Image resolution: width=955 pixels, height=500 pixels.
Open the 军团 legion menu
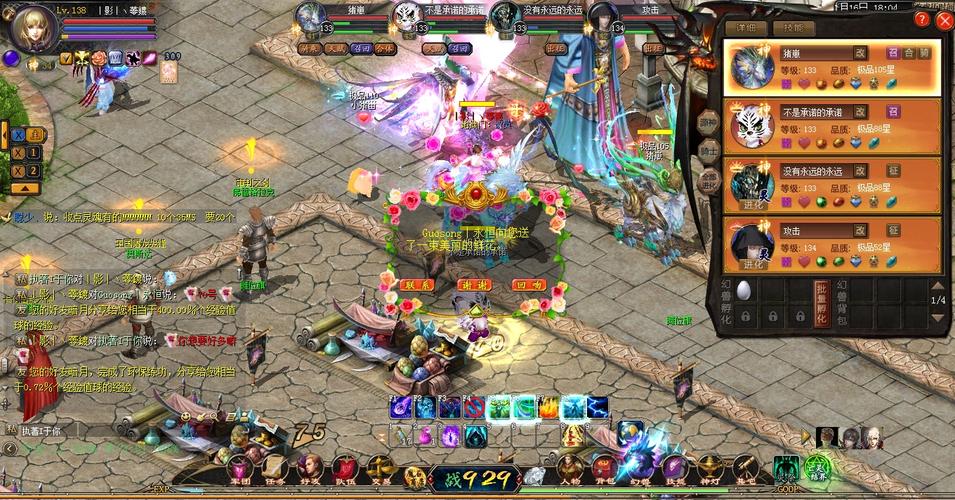click(241, 468)
